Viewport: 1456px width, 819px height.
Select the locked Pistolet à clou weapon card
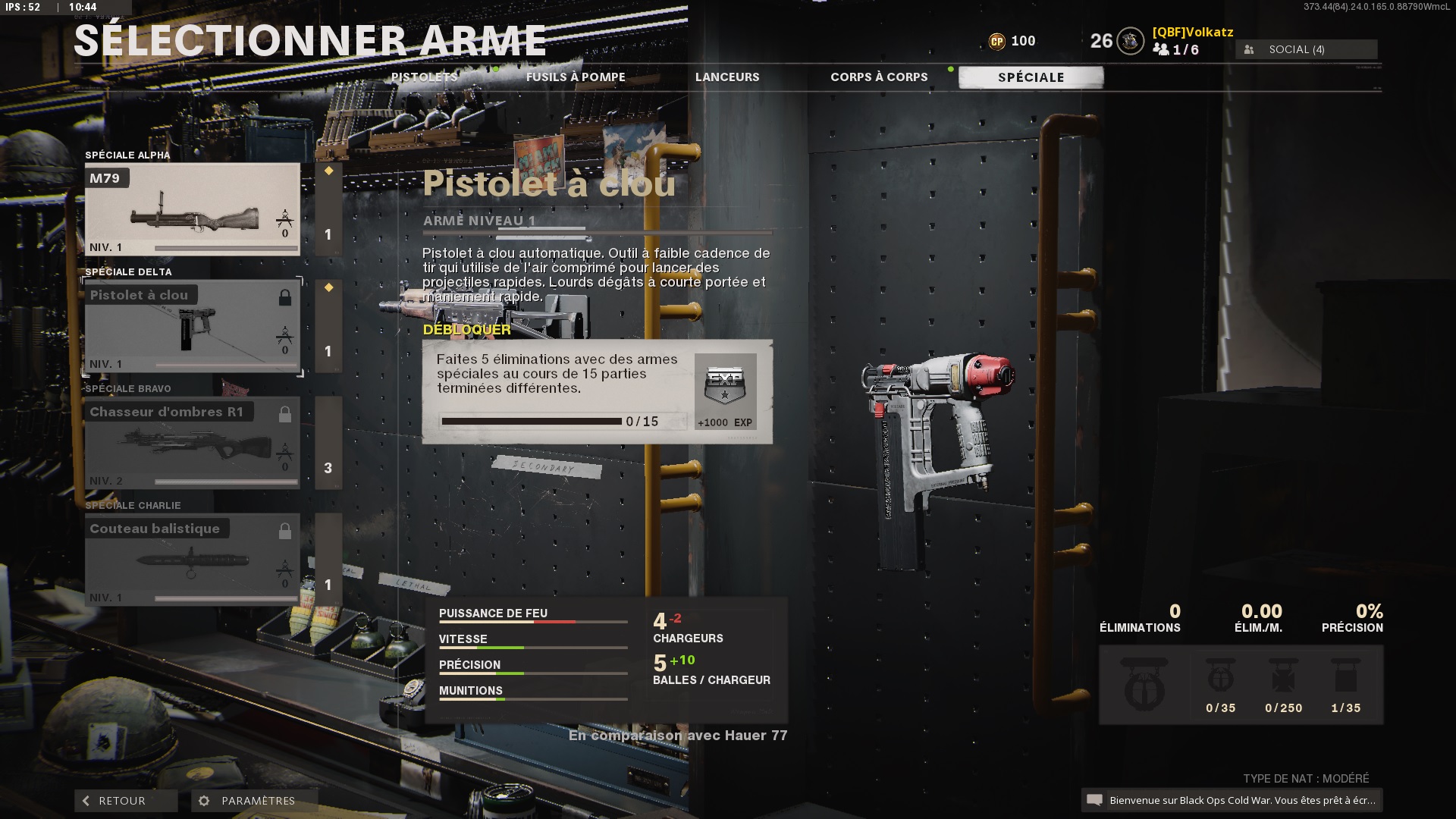click(x=192, y=326)
